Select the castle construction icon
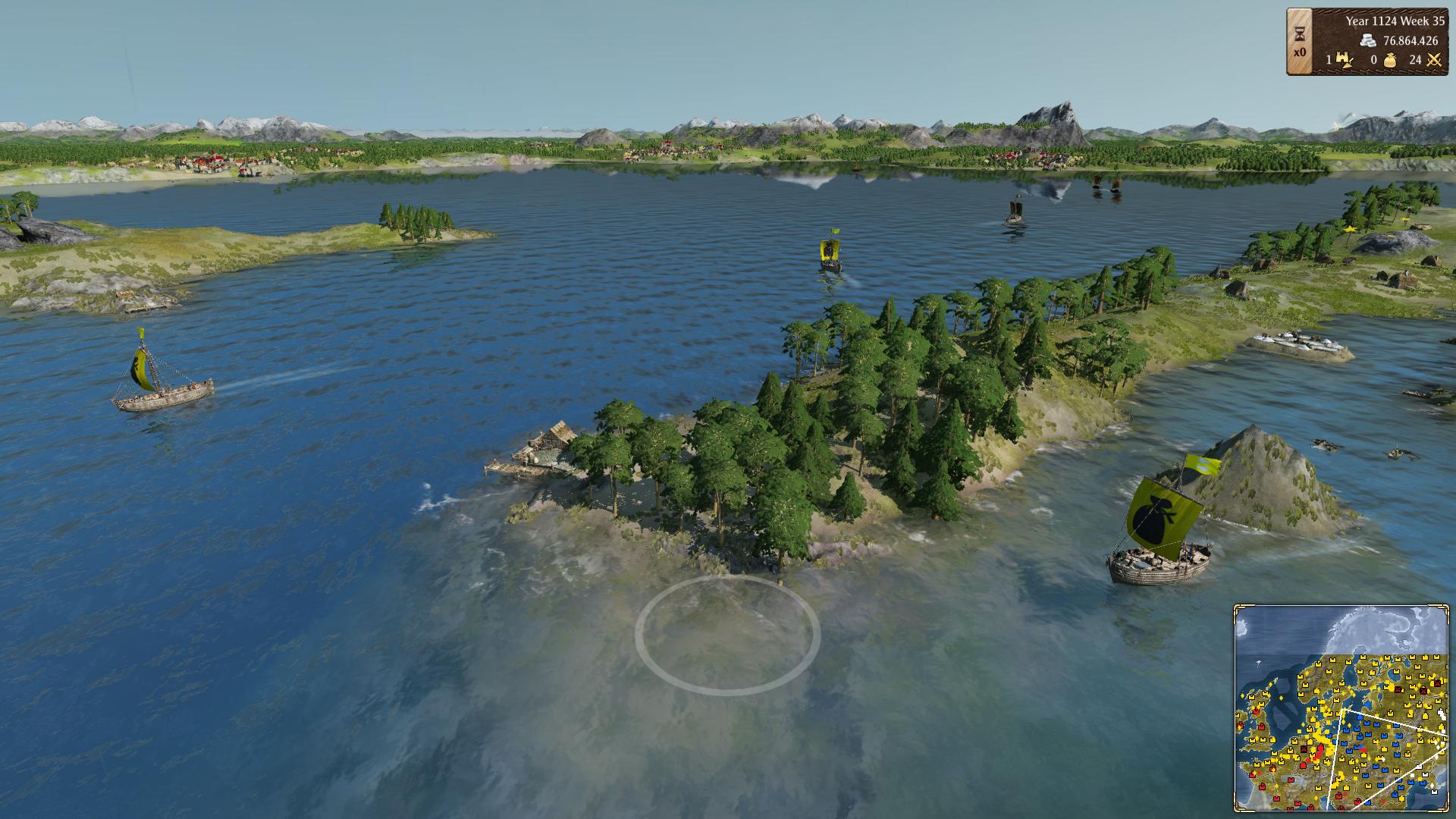 [1345, 60]
